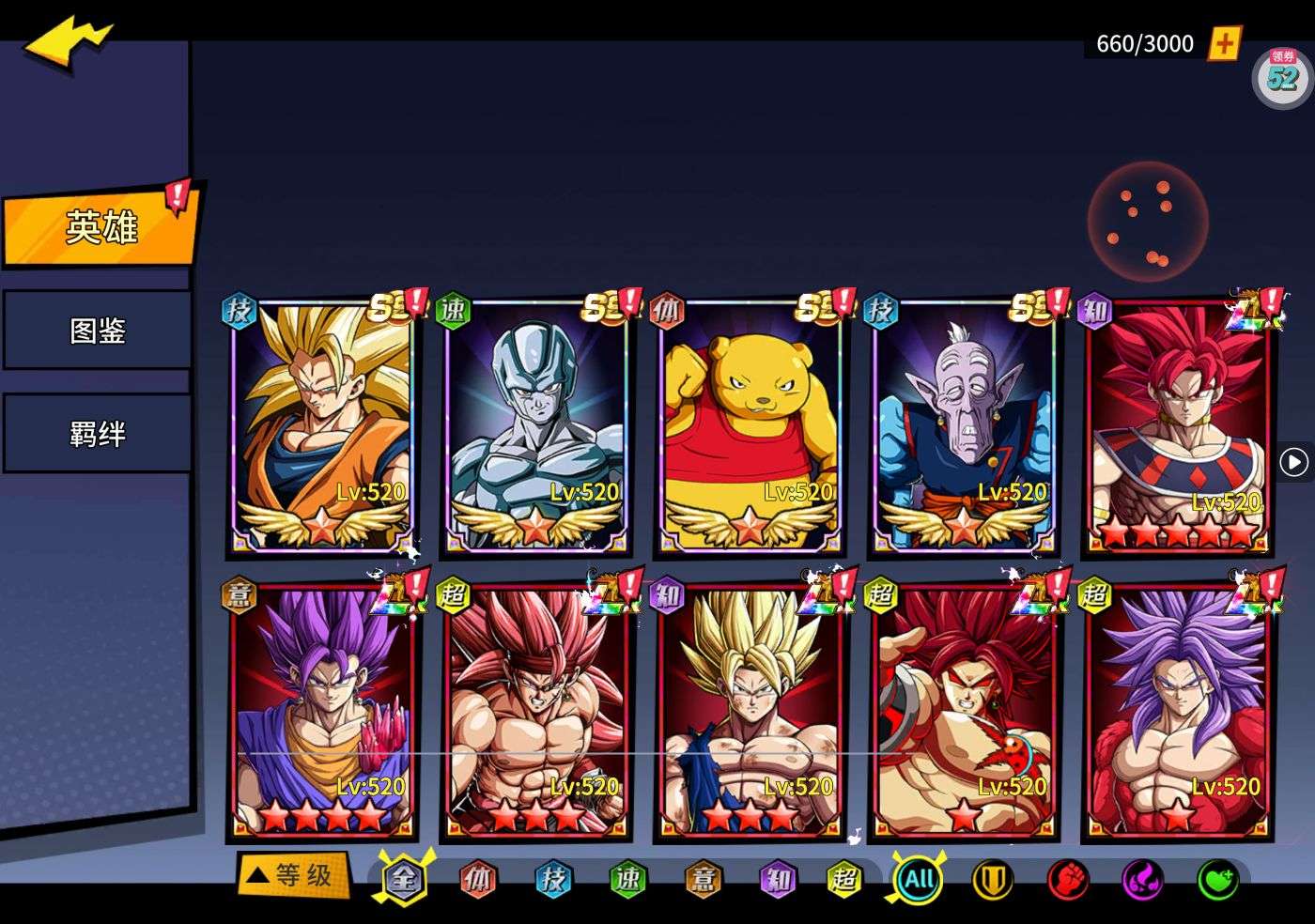Show only shield defense role heroes

point(992,880)
